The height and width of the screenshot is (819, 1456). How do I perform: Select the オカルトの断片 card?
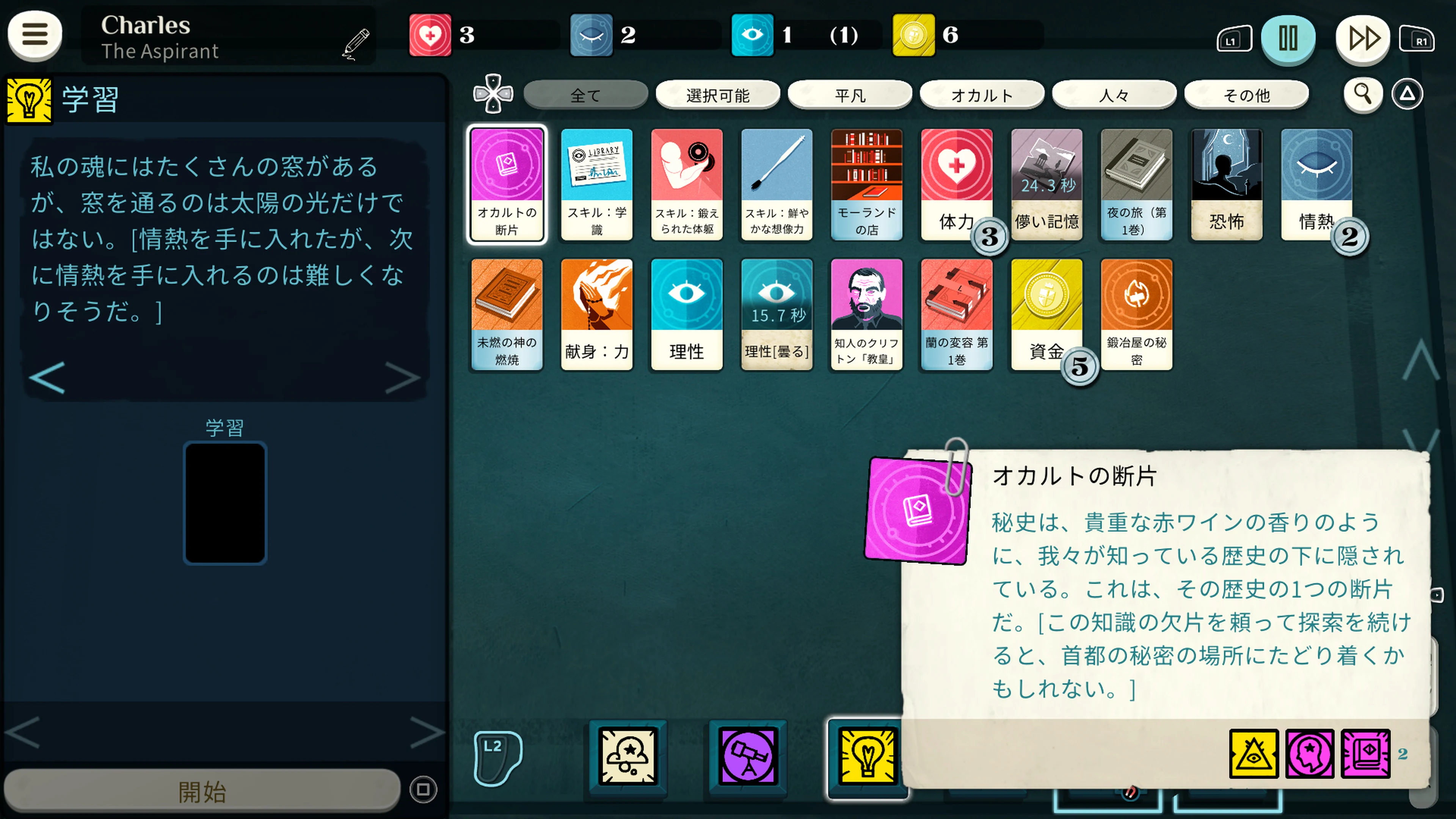[x=507, y=185]
